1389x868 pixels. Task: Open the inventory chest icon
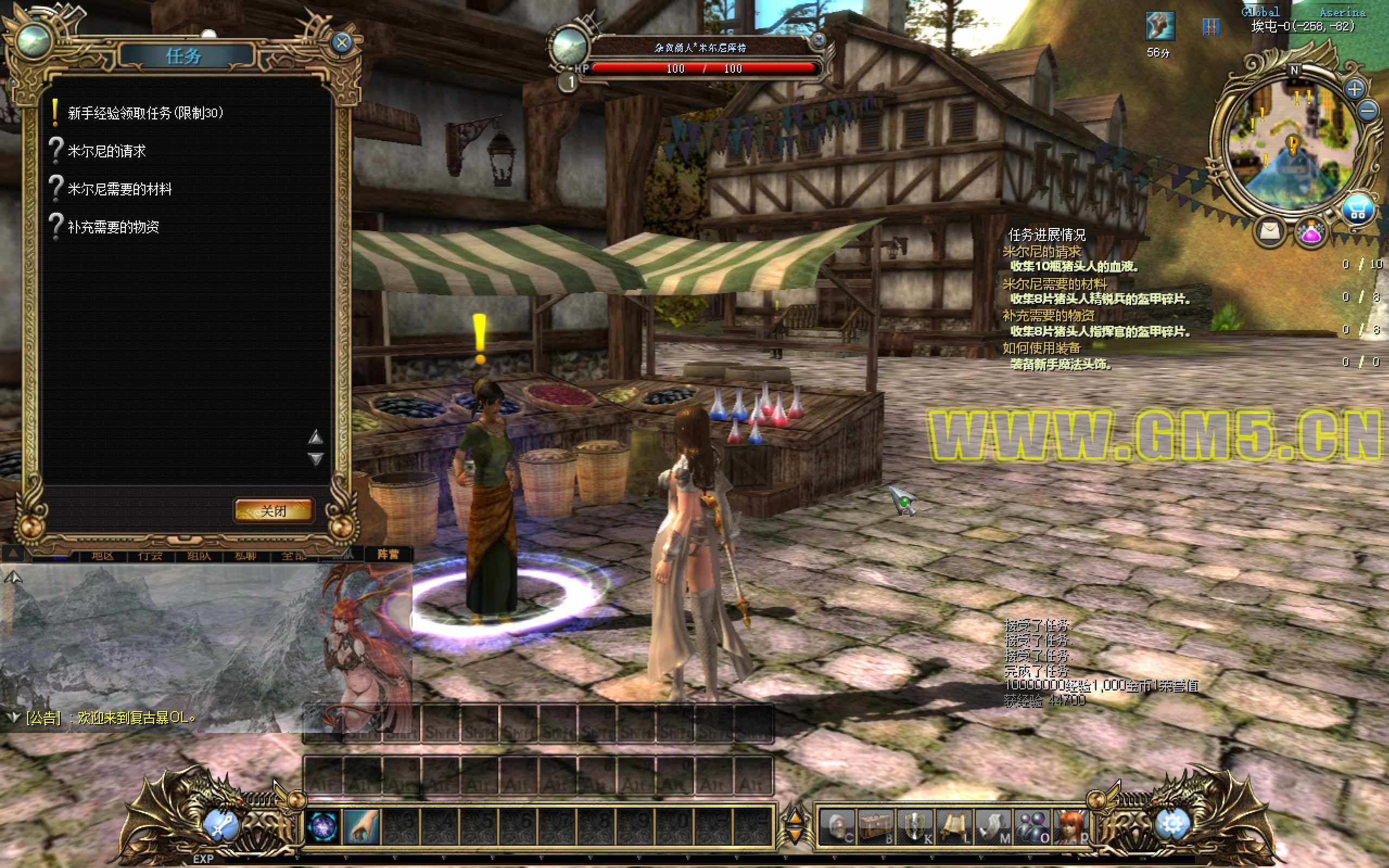[876, 827]
